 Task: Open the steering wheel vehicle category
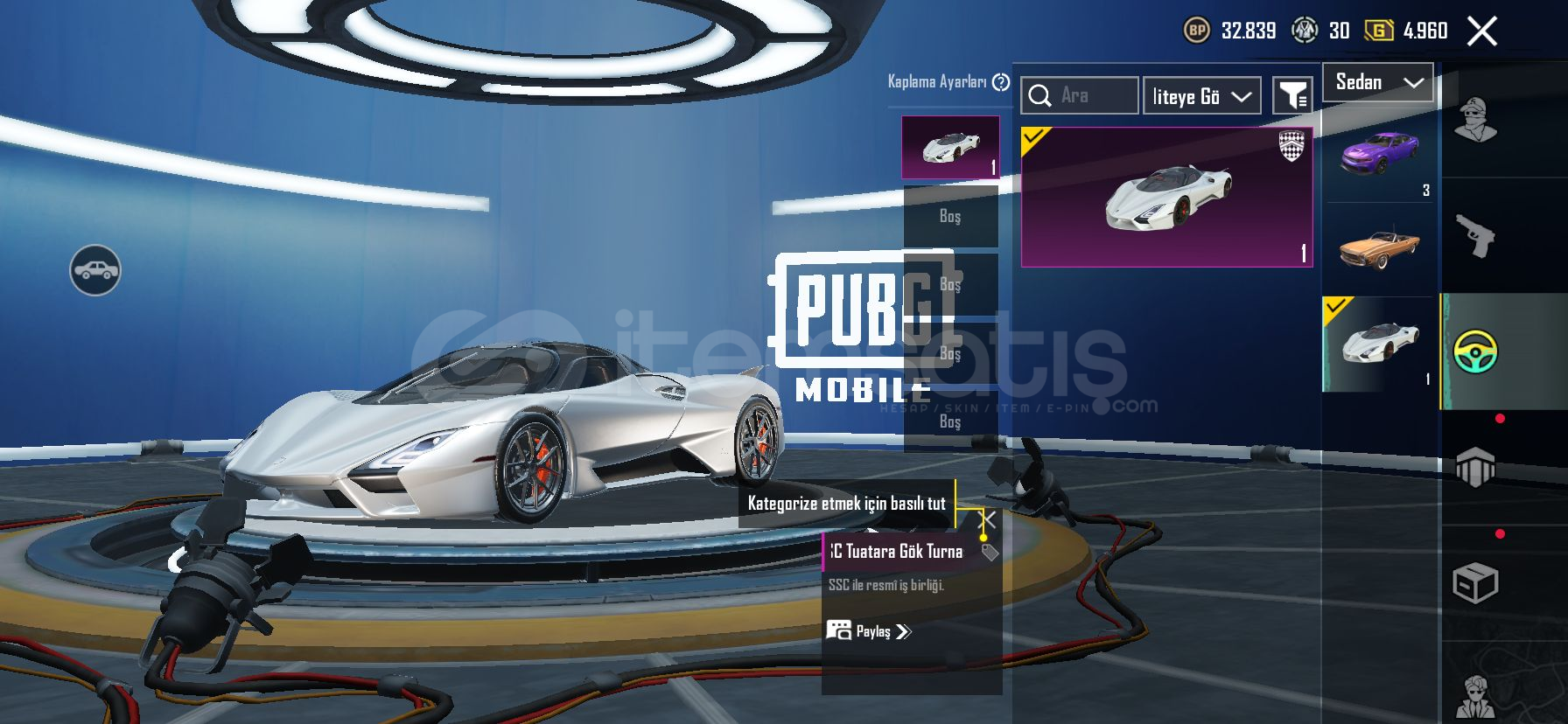point(1475,352)
